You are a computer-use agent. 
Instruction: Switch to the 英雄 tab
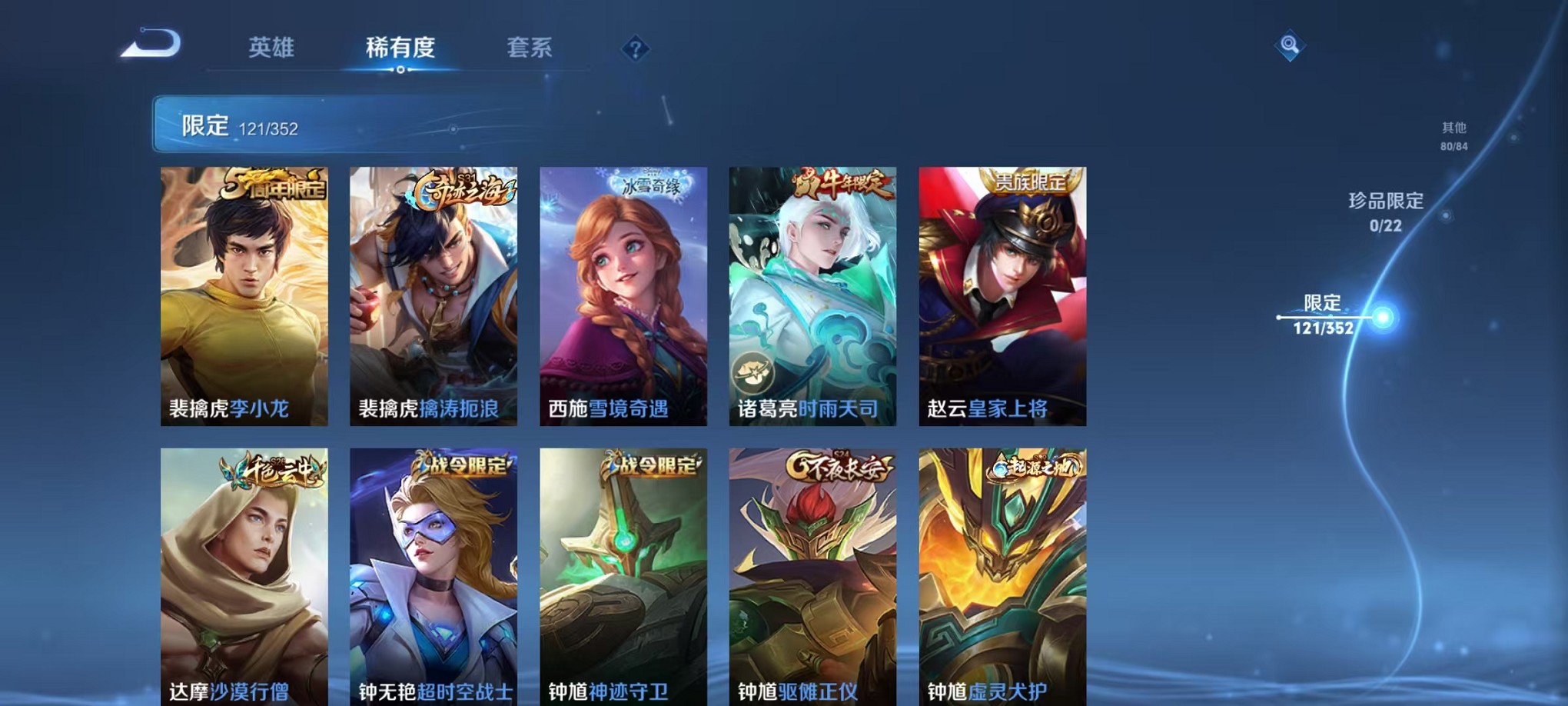coord(271,48)
